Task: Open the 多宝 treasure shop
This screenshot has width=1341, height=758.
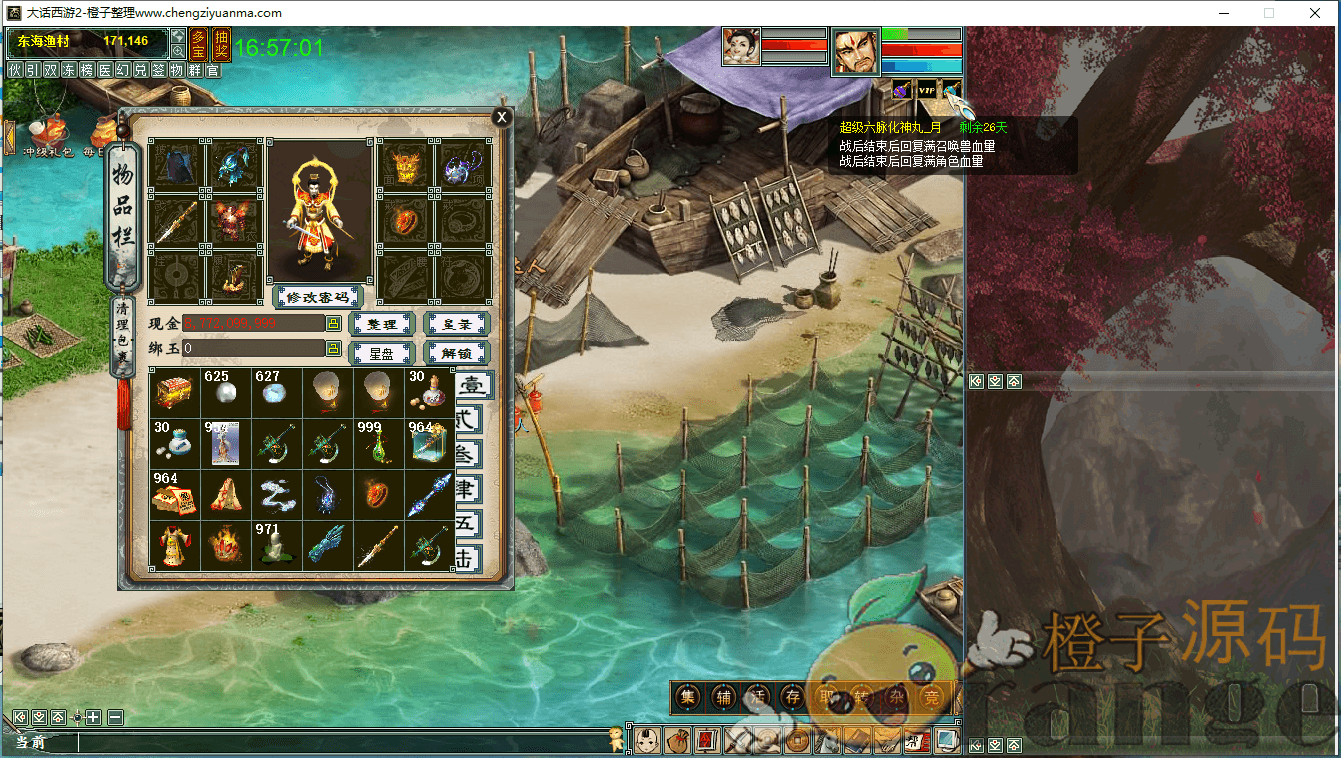Action: click(199, 45)
